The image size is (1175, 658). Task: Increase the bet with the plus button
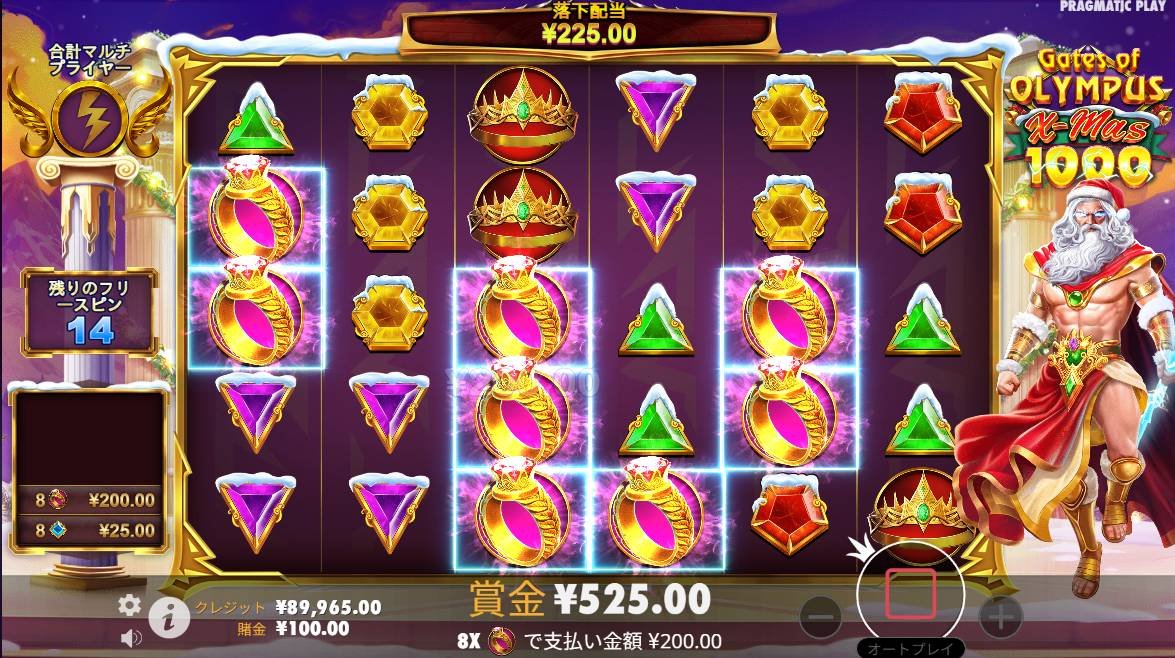click(x=1000, y=618)
